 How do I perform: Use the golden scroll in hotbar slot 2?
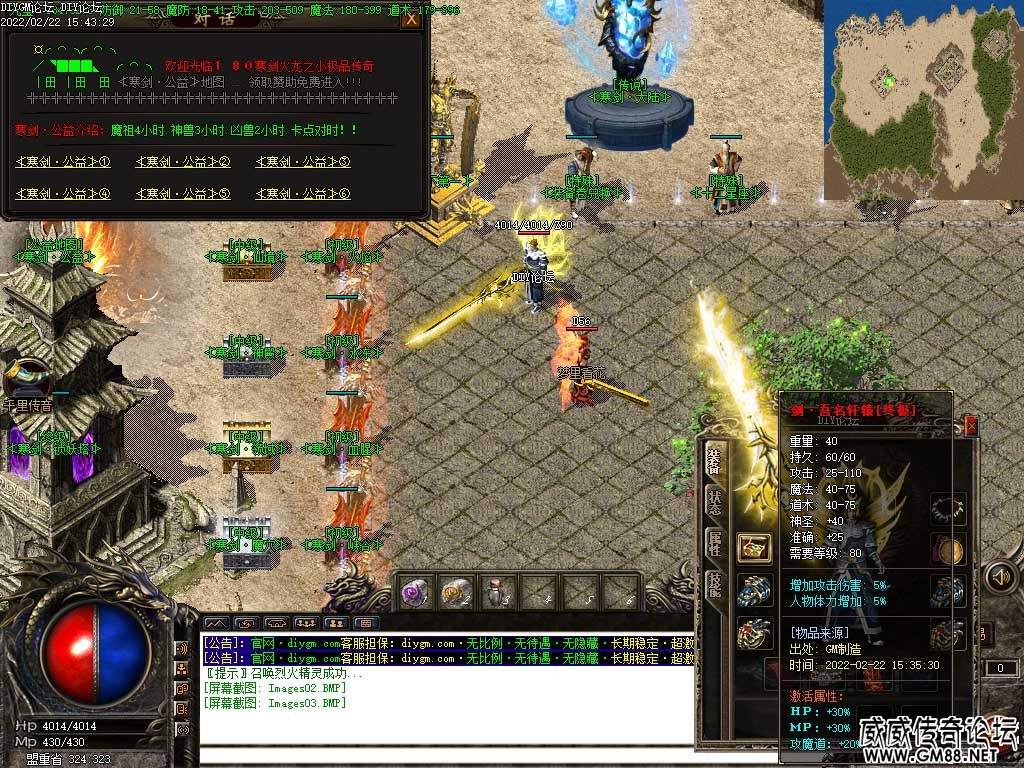pos(456,593)
